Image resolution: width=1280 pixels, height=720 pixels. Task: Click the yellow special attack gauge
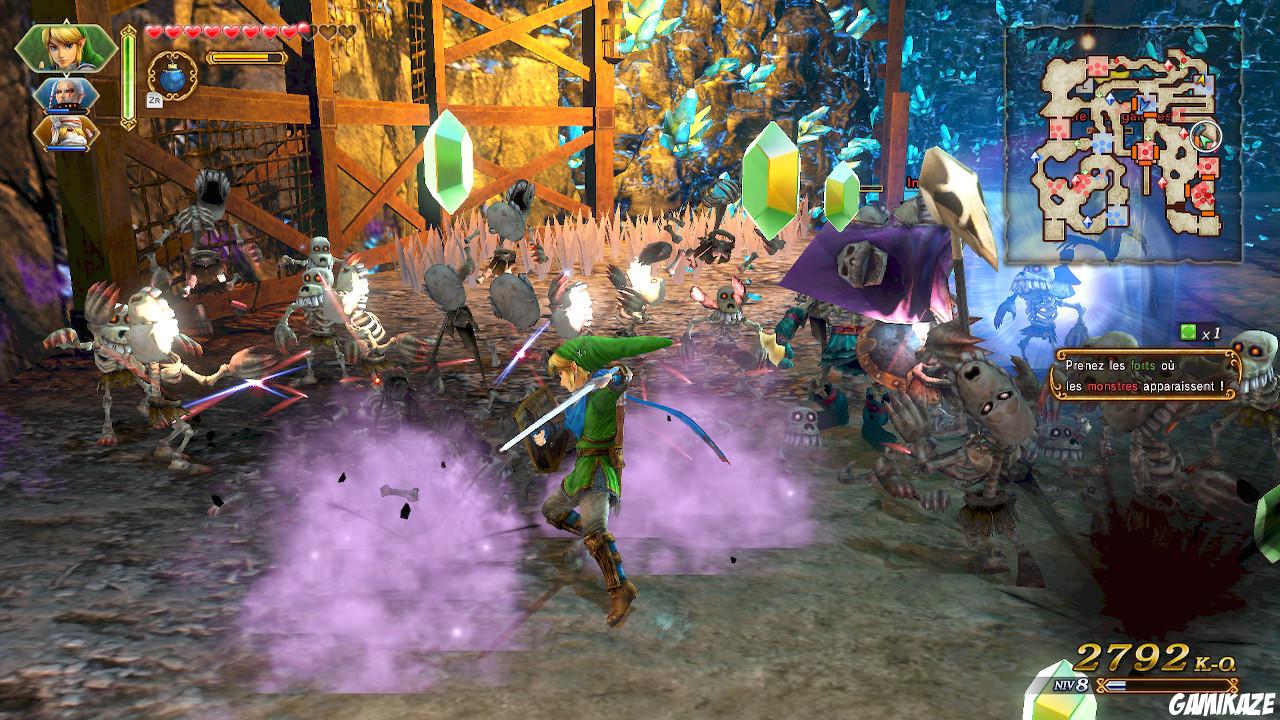tap(246, 57)
